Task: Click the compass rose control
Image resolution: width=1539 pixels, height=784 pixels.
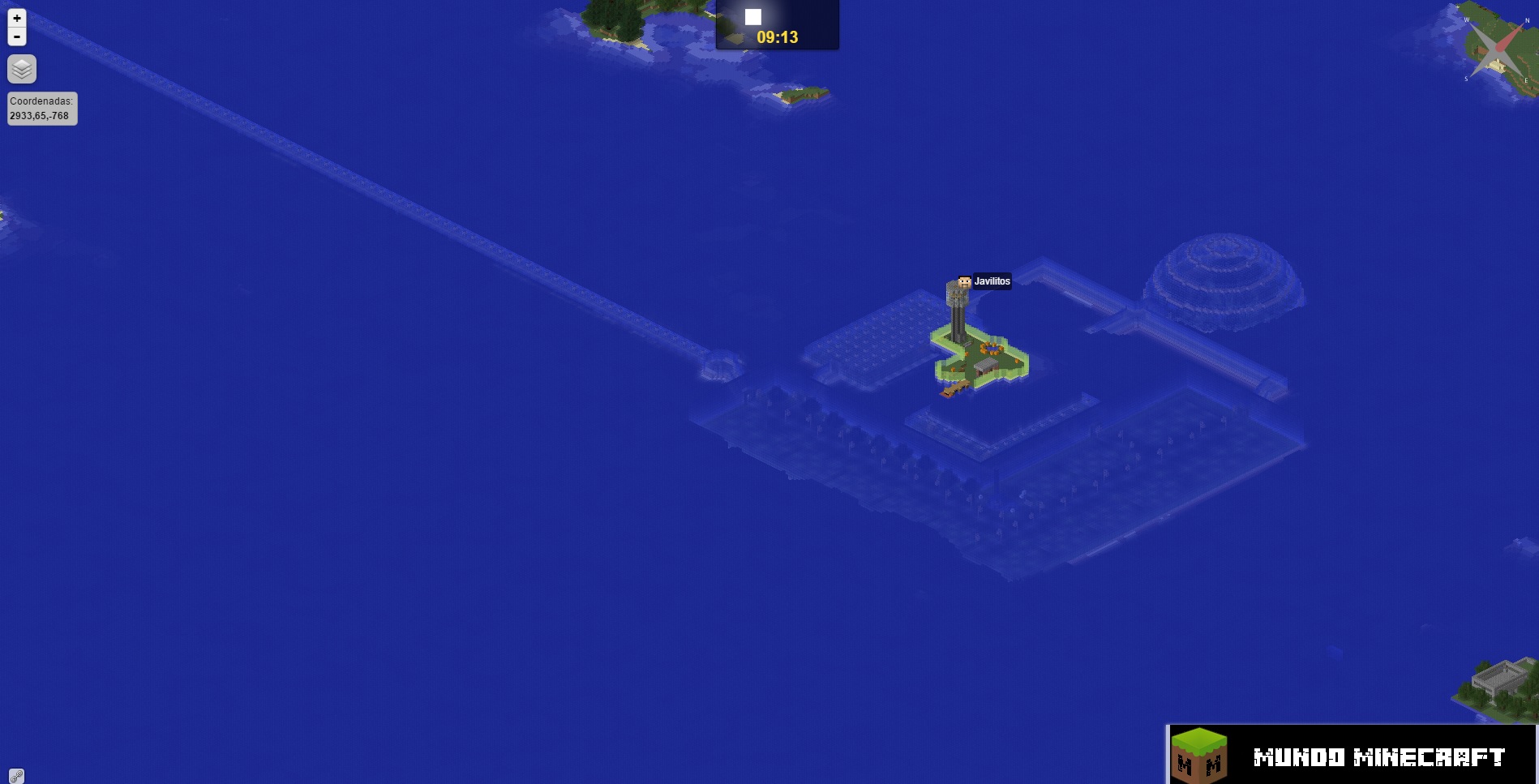Action: point(1497,50)
